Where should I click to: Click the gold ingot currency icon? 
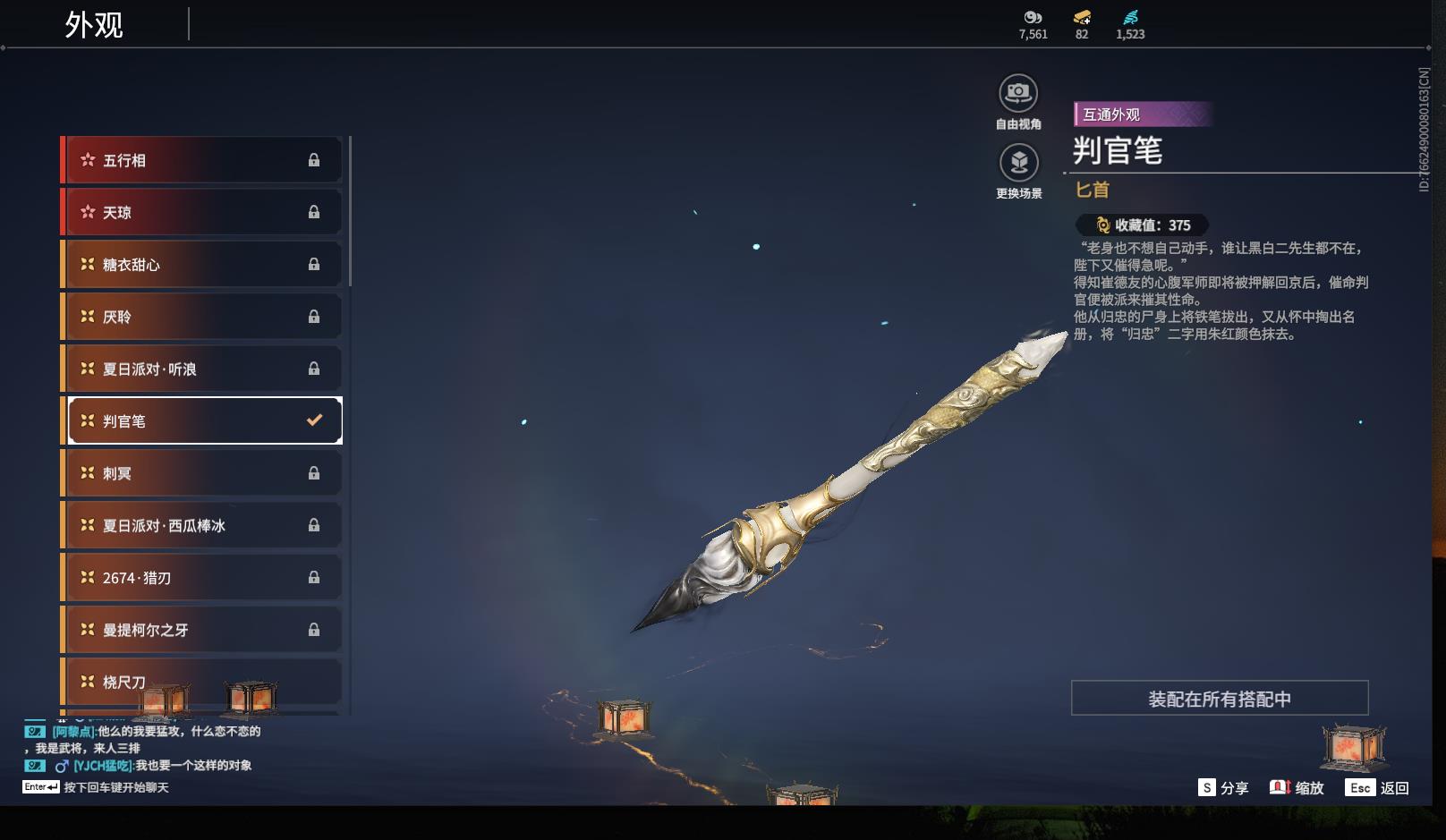(x=1082, y=17)
